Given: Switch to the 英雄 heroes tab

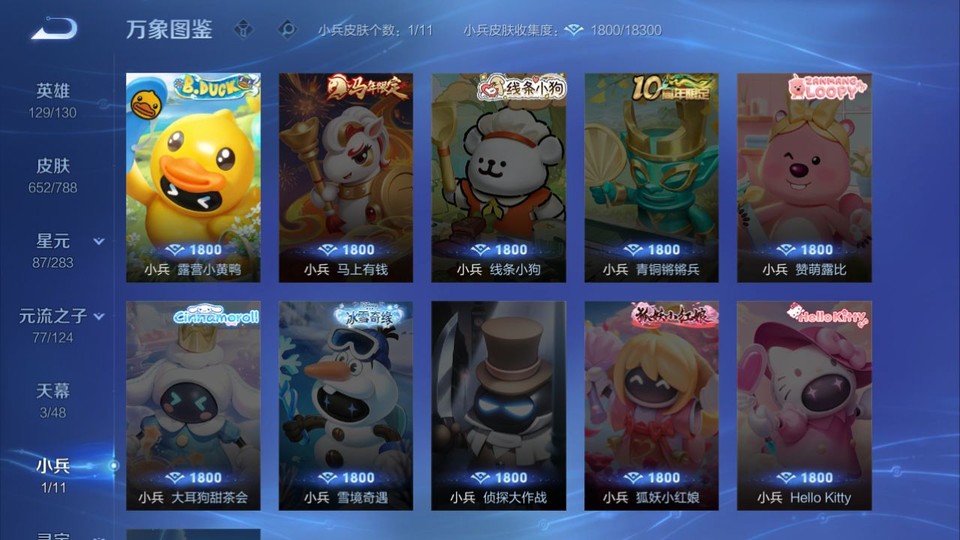Looking at the screenshot, I should (x=53, y=99).
